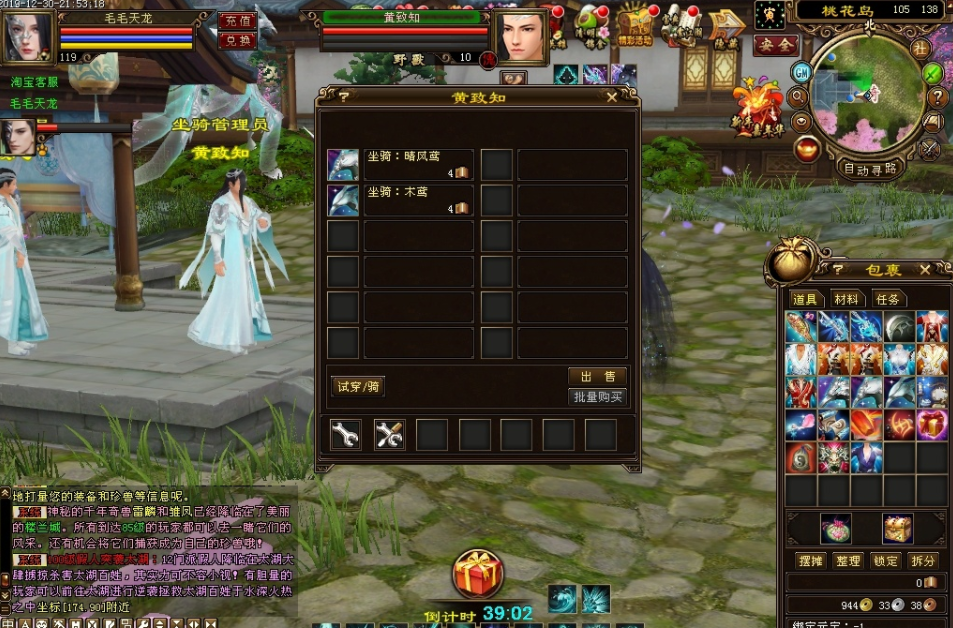Click the 锁定 lock button
This screenshot has width=953, height=628.
coord(886,561)
